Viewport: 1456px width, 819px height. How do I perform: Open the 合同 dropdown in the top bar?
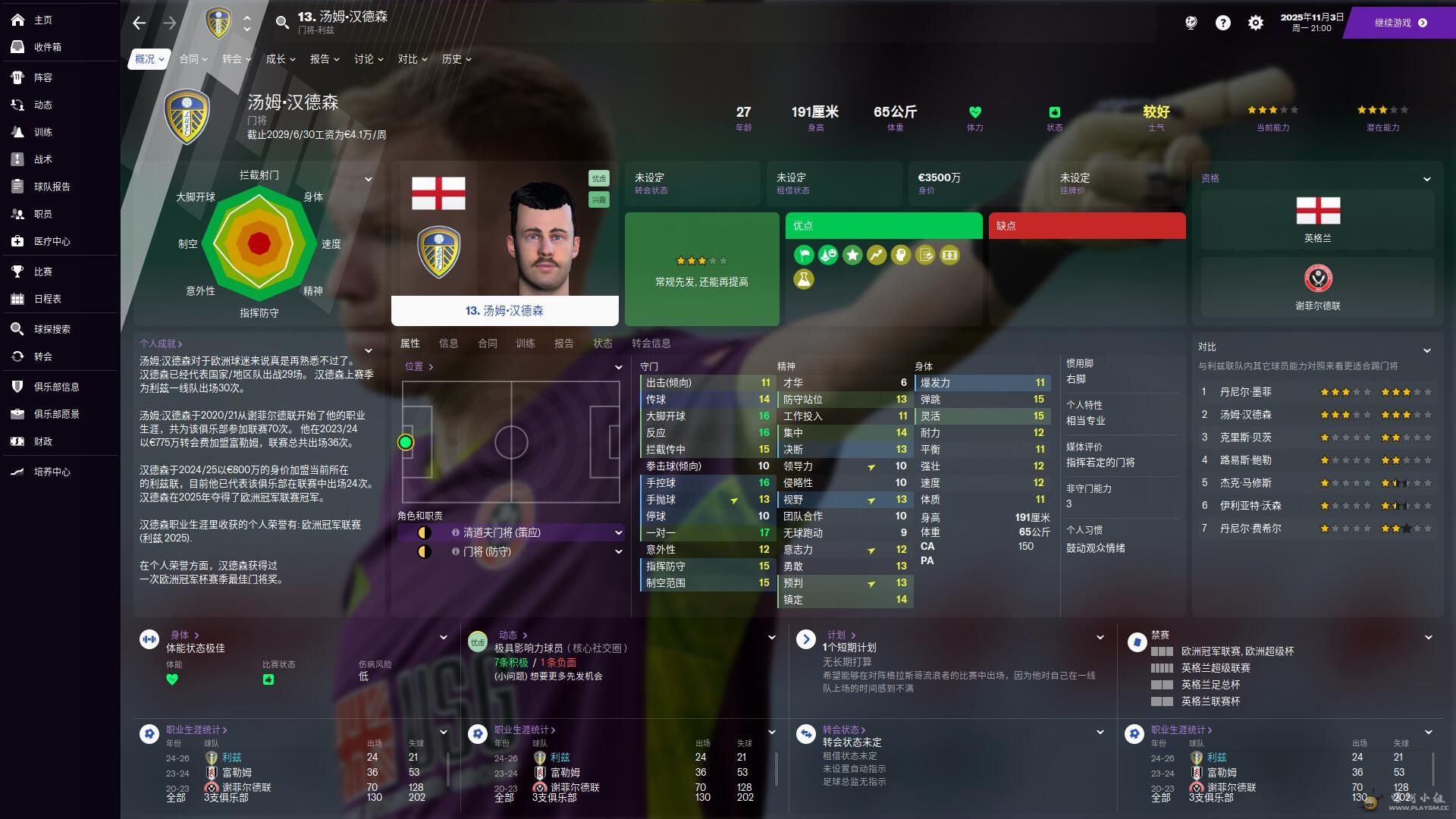tap(193, 59)
